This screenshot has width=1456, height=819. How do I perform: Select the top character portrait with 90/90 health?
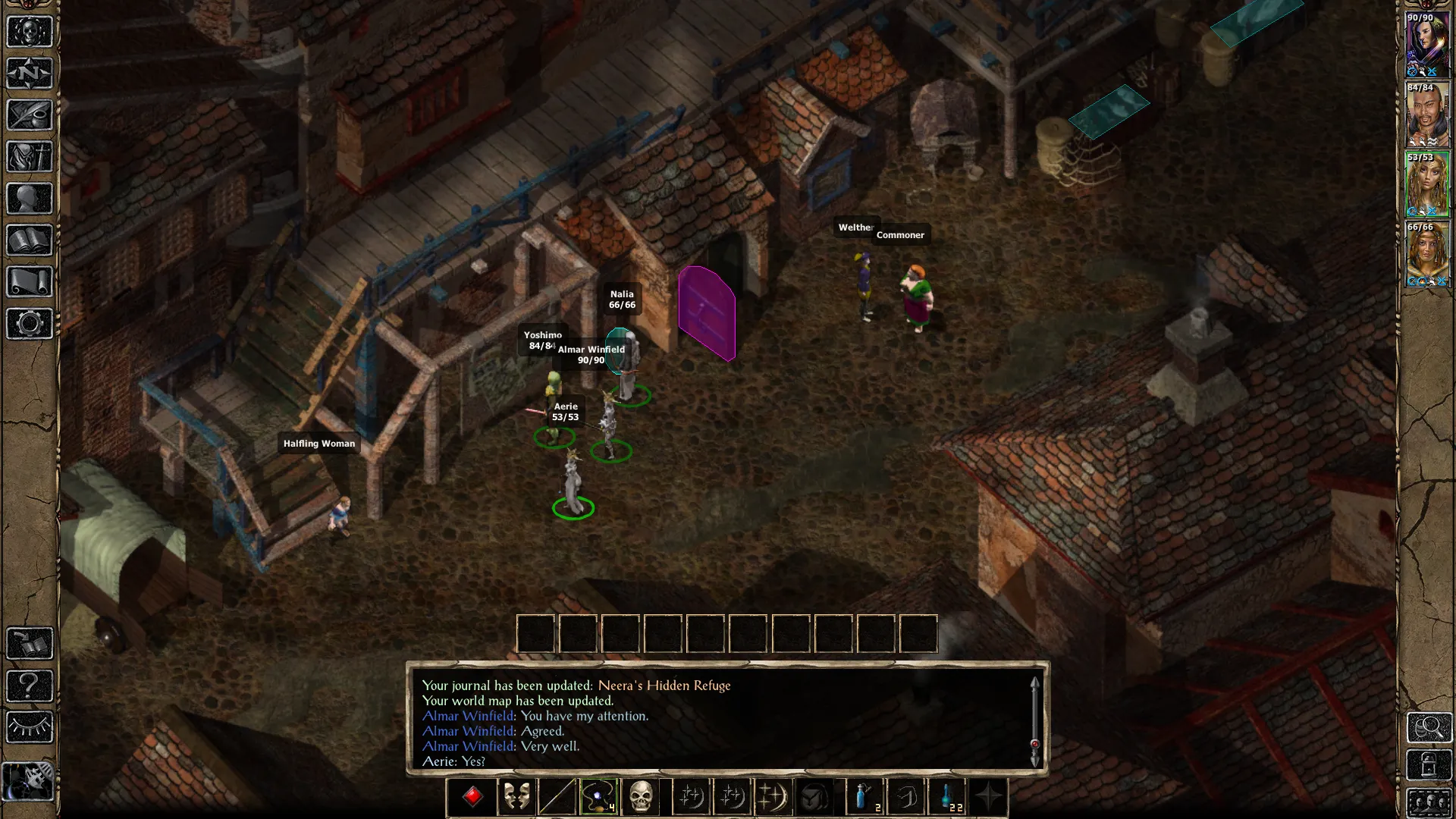click(1427, 45)
